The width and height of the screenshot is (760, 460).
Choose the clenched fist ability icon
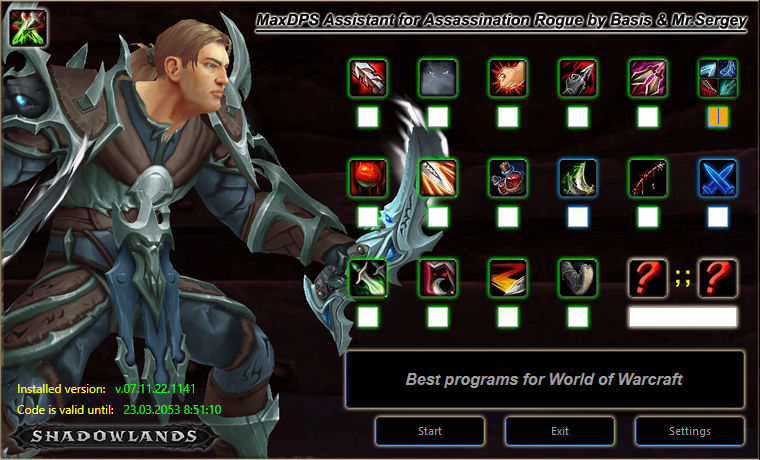click(x=508, y=78)
